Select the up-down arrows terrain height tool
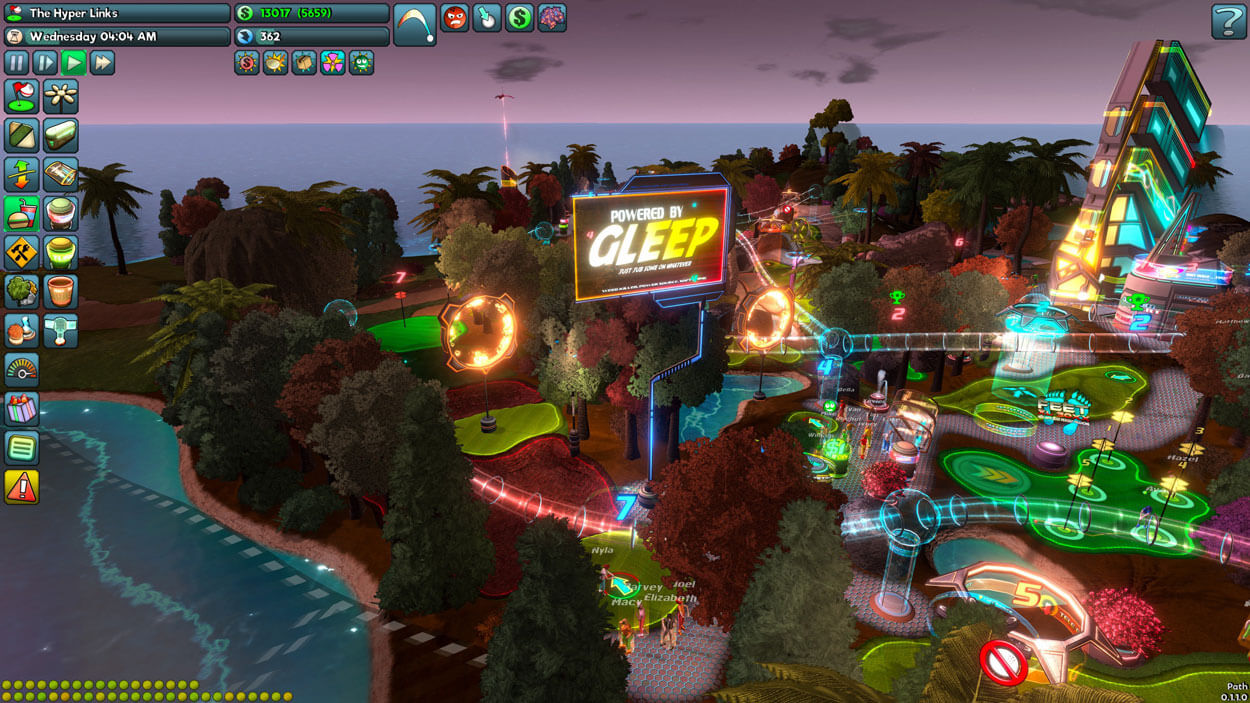 (21, 175)
